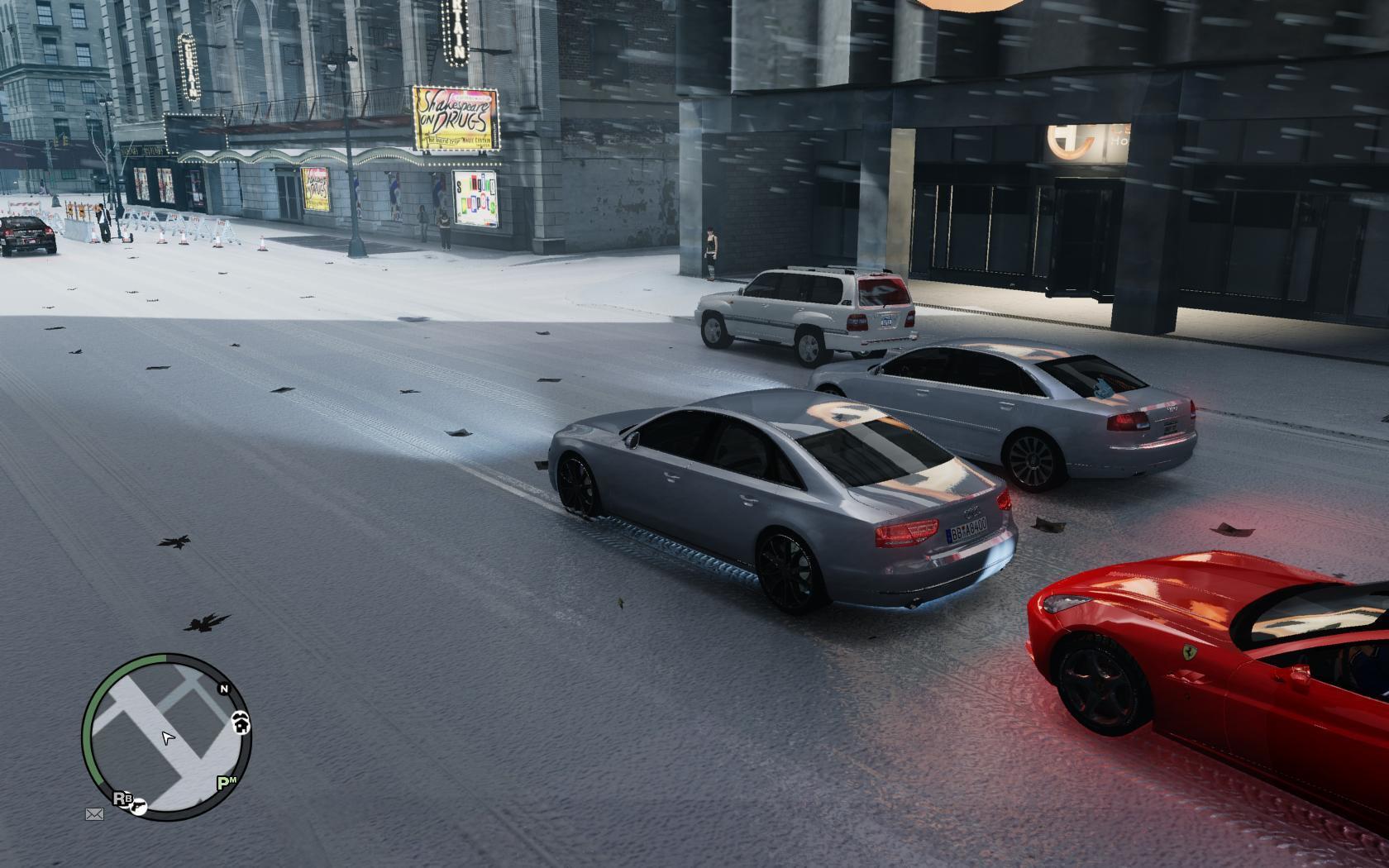Click the pistol gun shop blip

point(140,806)
